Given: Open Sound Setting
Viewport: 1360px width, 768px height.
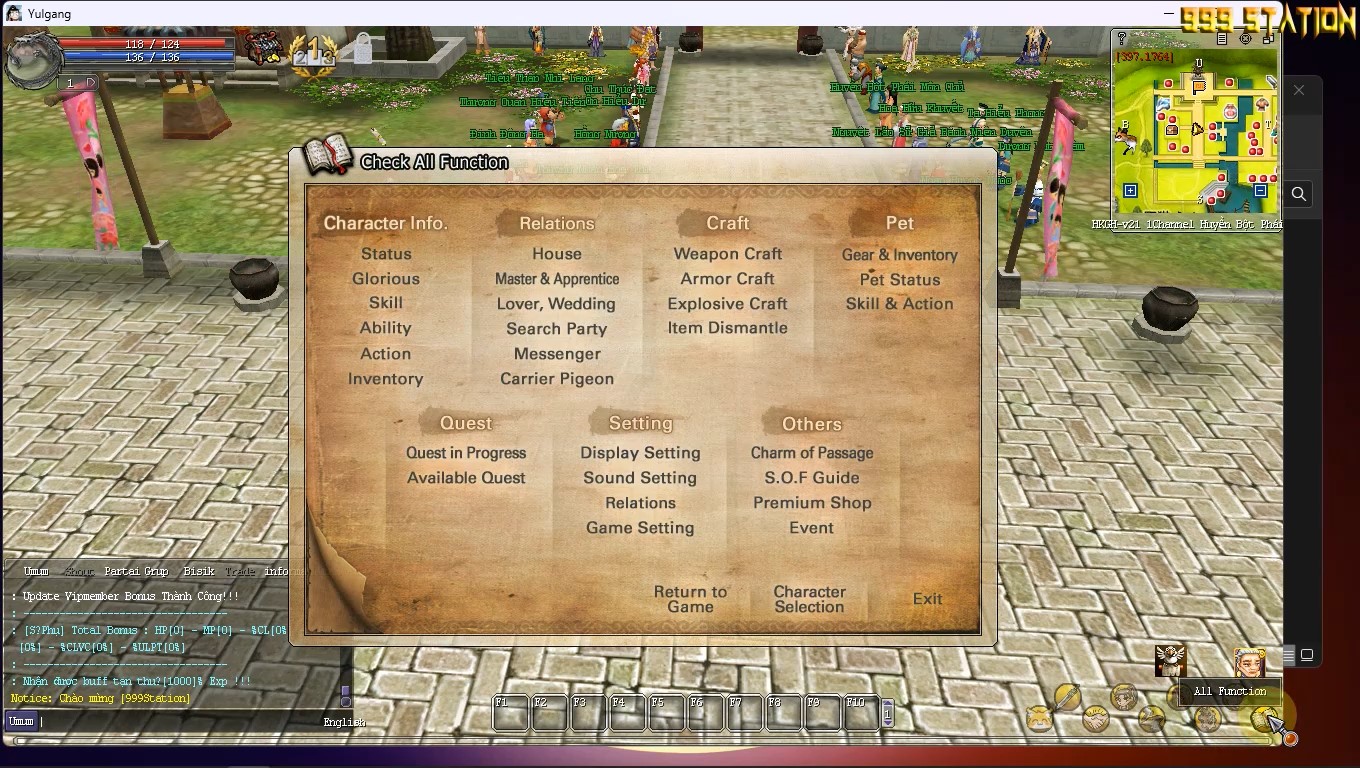Looking at the screenshot, I should point(640,478).
